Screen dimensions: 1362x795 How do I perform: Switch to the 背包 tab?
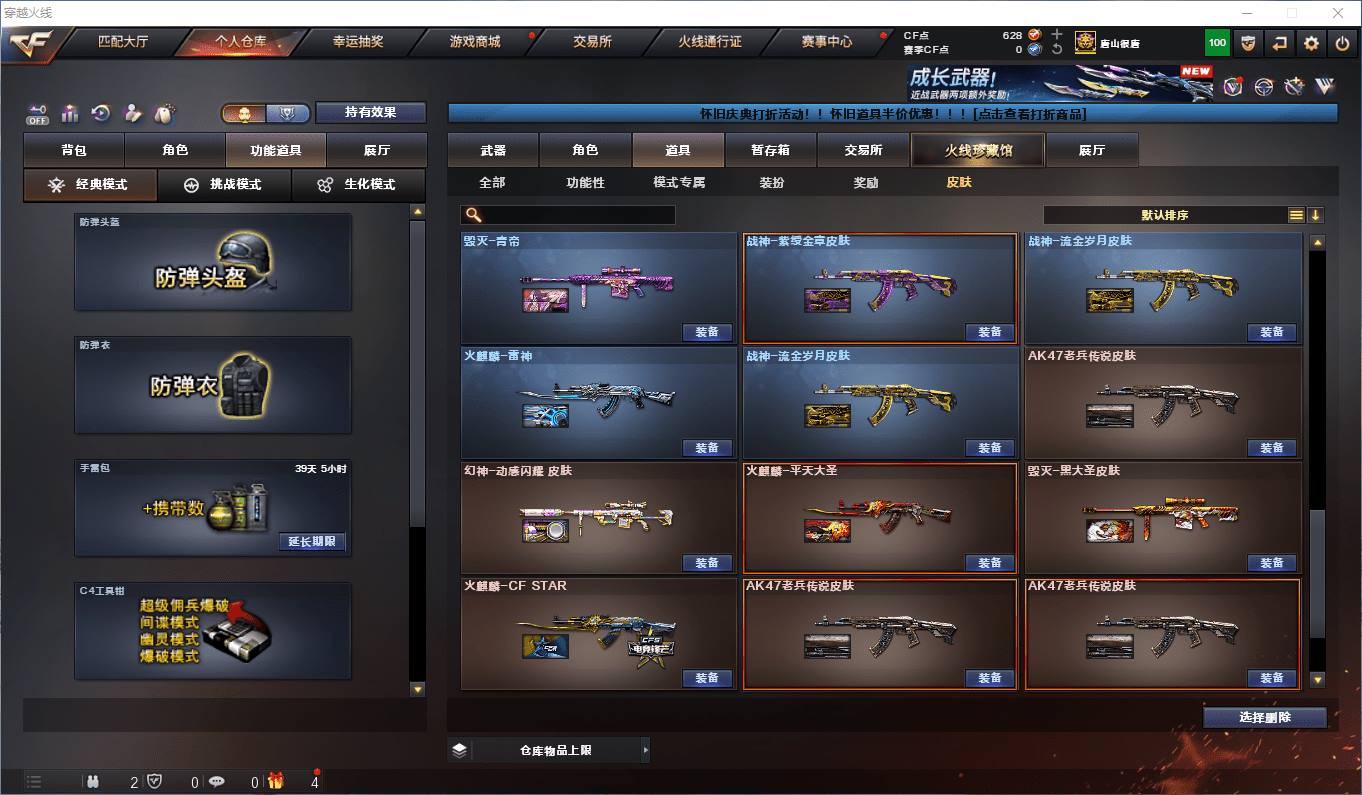click(x=74, y=150)
